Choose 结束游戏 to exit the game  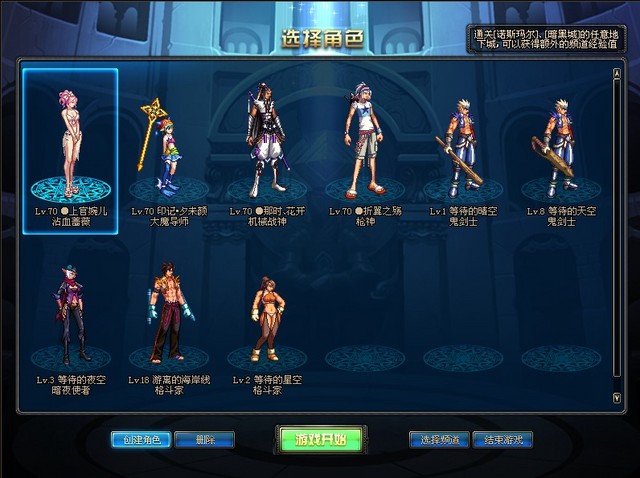(x=502, y=440)
